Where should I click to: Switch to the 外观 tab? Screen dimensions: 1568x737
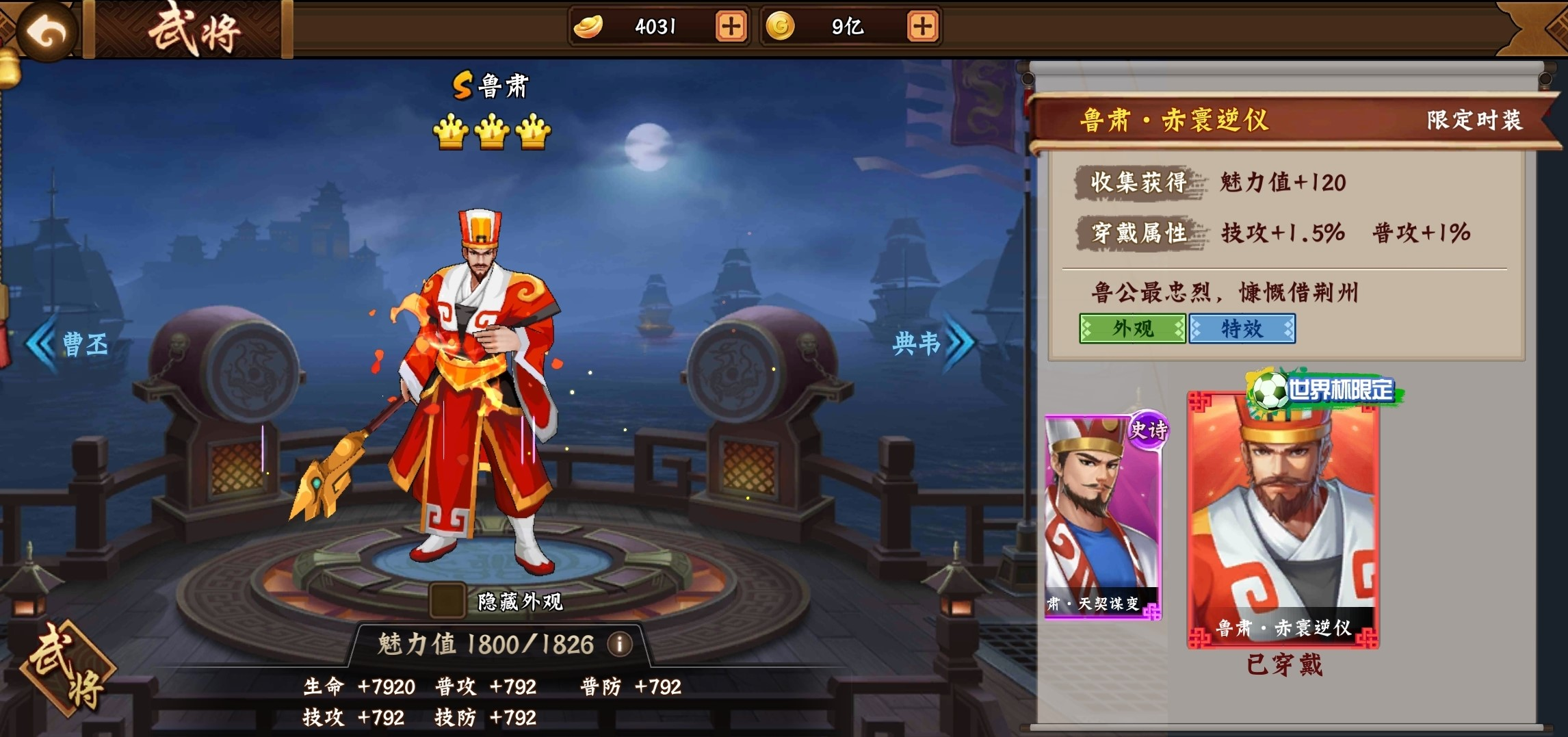pyautogui.click(x=1133, y=328)
